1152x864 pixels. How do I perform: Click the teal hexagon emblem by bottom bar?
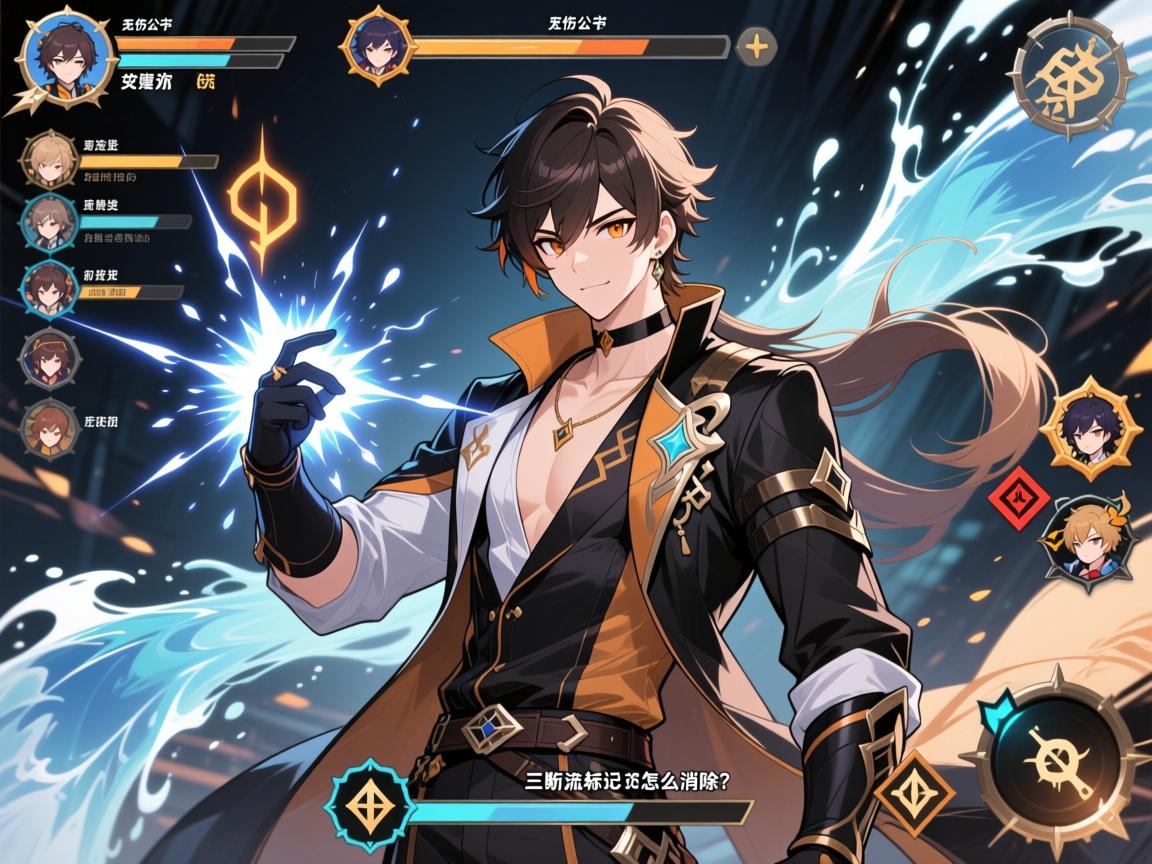pos(370,803)
